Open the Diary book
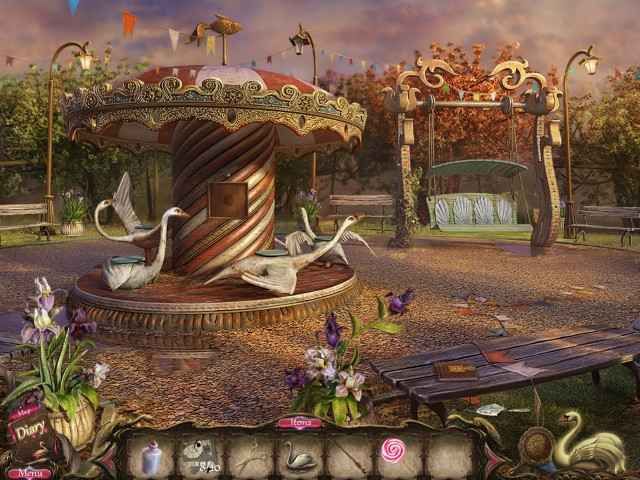 pyautogui.click(x=27, y=433)
